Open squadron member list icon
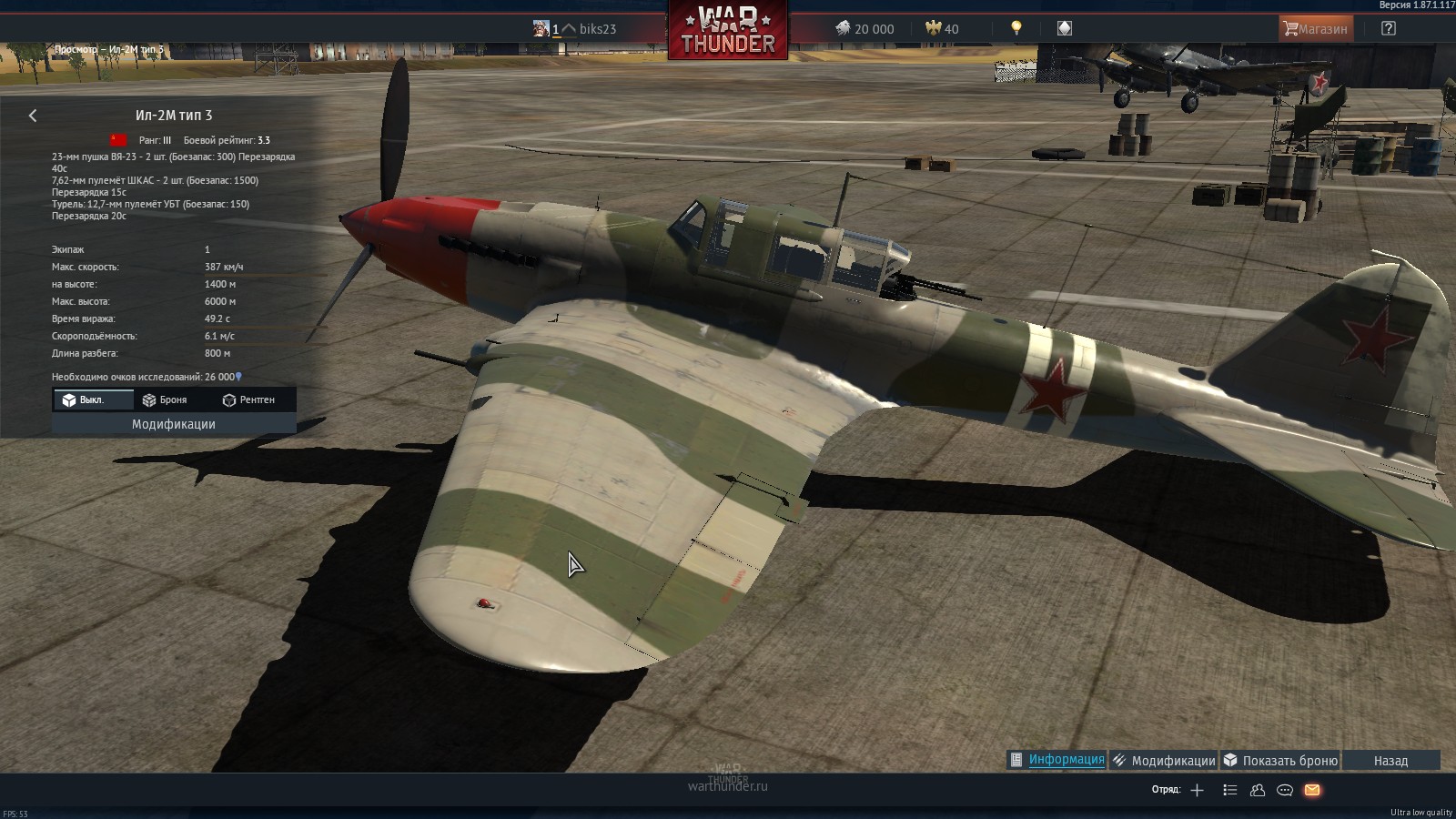This screenshot has height=819, width=1456. tap(1230, 790)
